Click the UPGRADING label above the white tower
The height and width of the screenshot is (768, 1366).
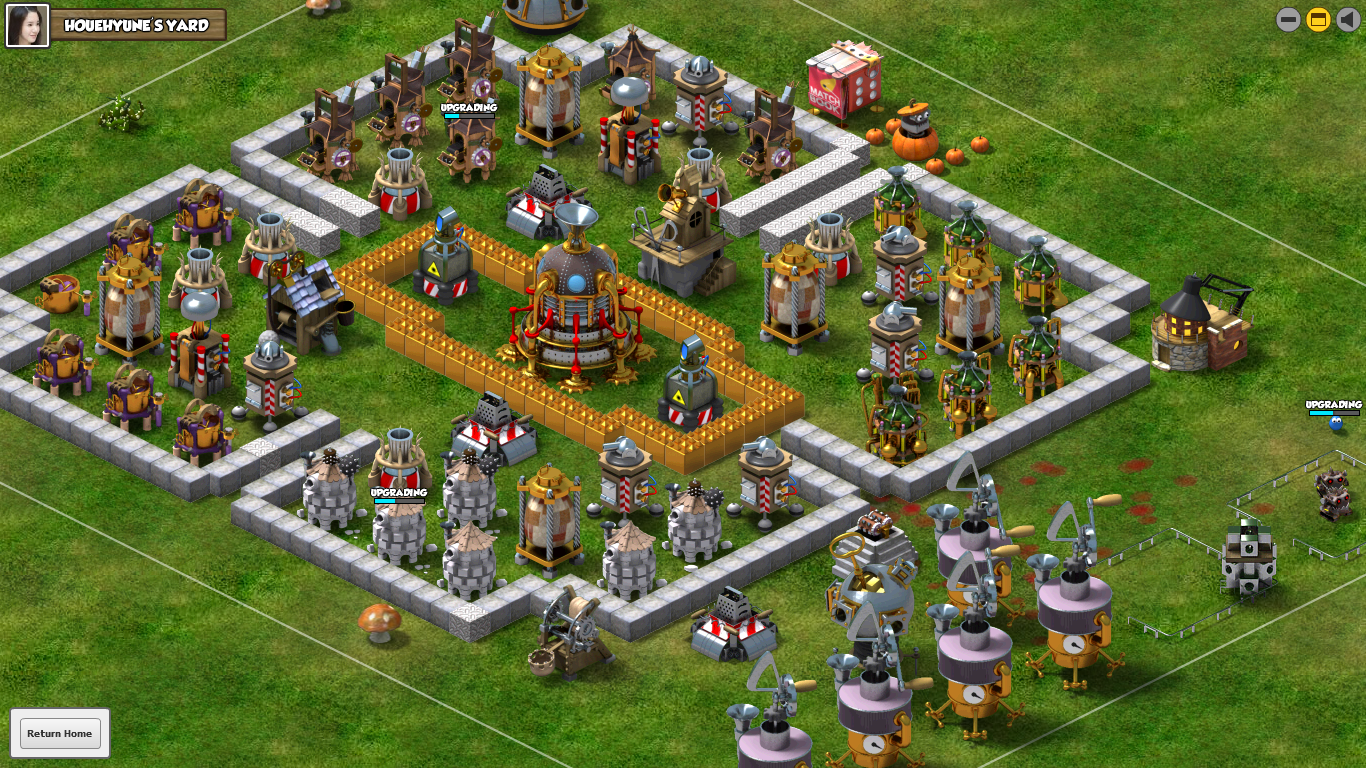[x=399, y=491]
